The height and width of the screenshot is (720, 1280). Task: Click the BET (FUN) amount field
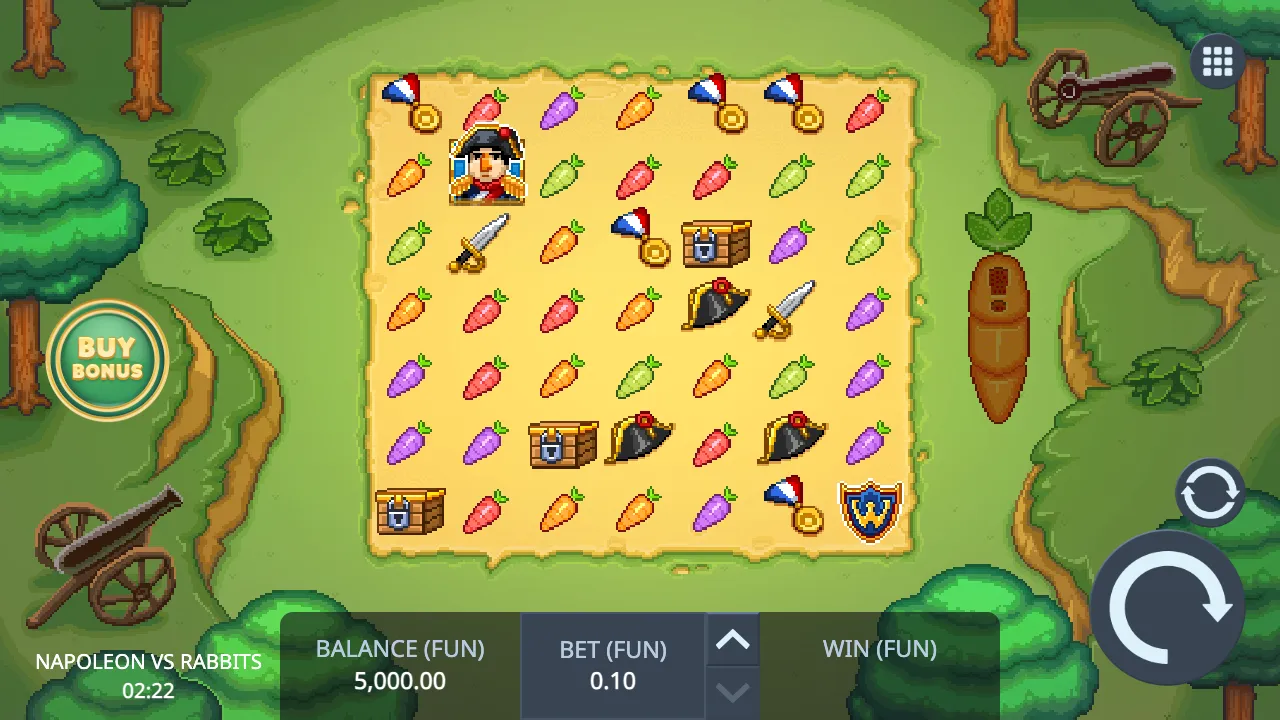[x=613, y=681]
